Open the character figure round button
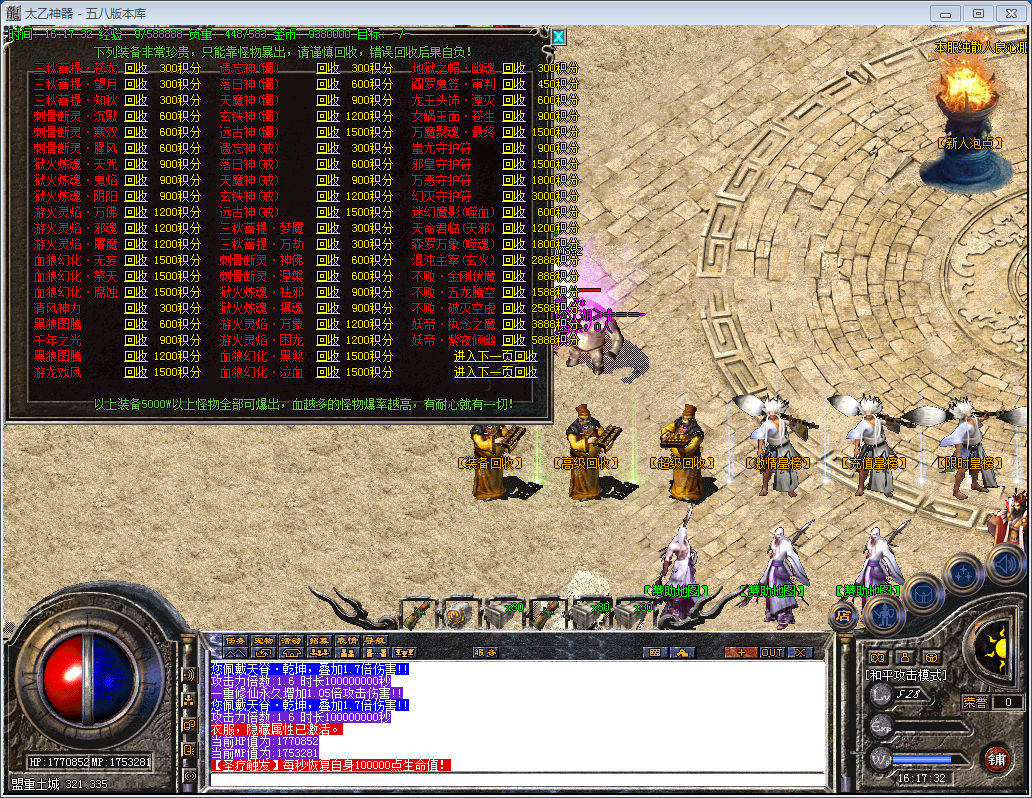The height and width of the screenshot is (798, 1032). 883,613
